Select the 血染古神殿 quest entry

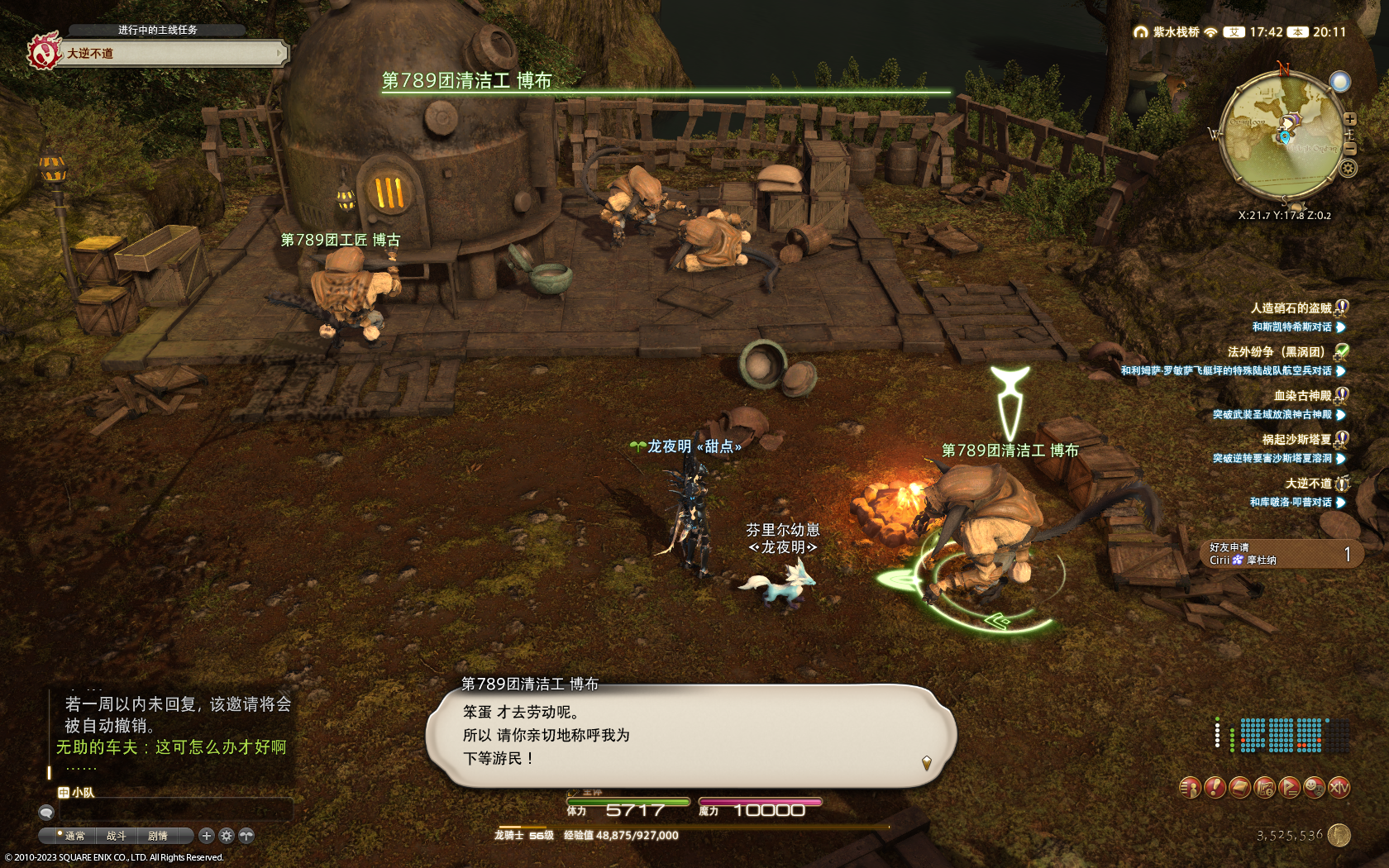[1302, 395]
